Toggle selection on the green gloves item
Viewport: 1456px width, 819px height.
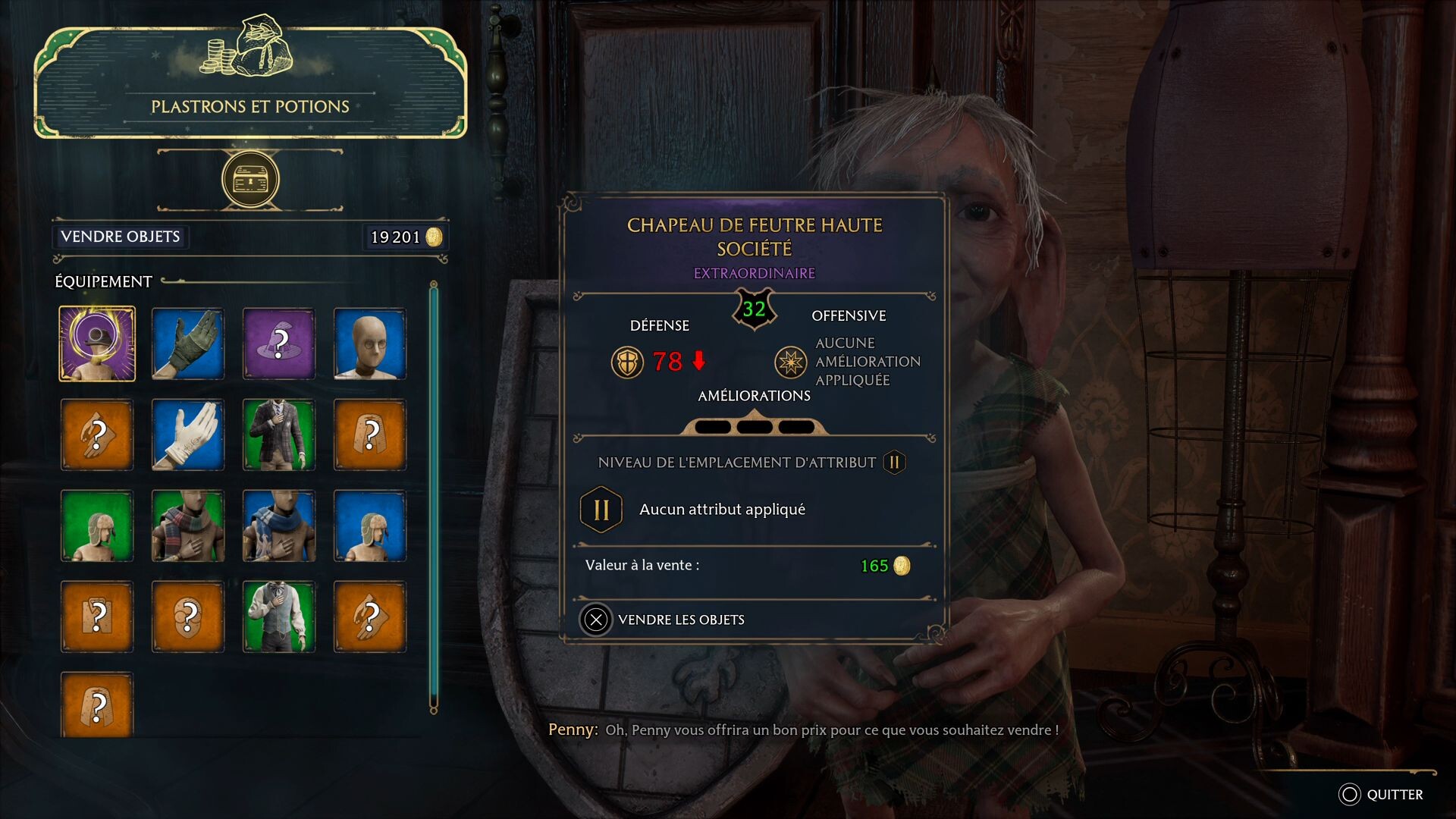click(187, 344)
